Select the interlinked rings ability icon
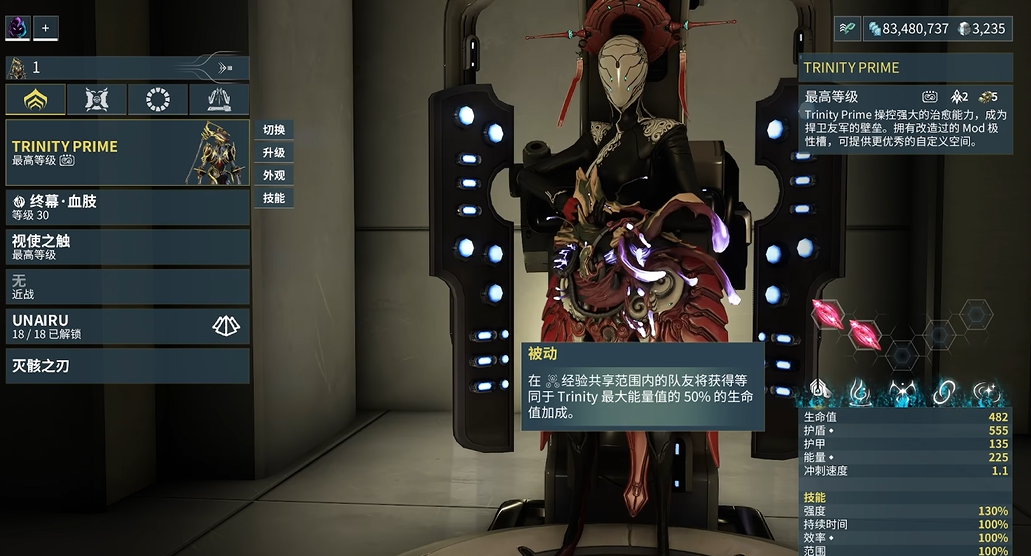This screenshot has height=556, width=1031. (x=942, y=393)
